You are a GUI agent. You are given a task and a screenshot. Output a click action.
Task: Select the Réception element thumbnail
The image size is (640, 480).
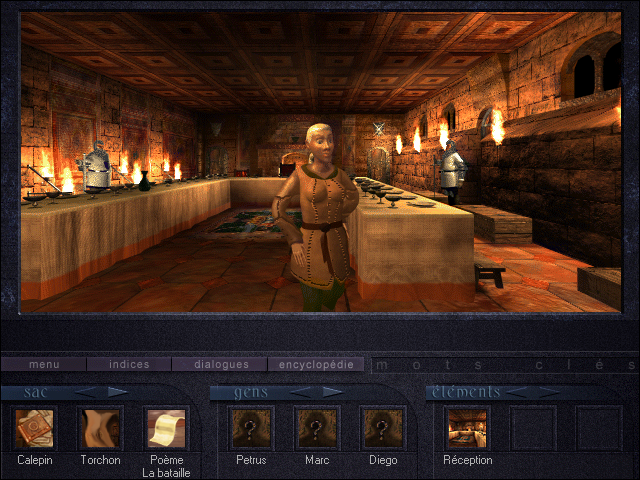click(467, 429)
